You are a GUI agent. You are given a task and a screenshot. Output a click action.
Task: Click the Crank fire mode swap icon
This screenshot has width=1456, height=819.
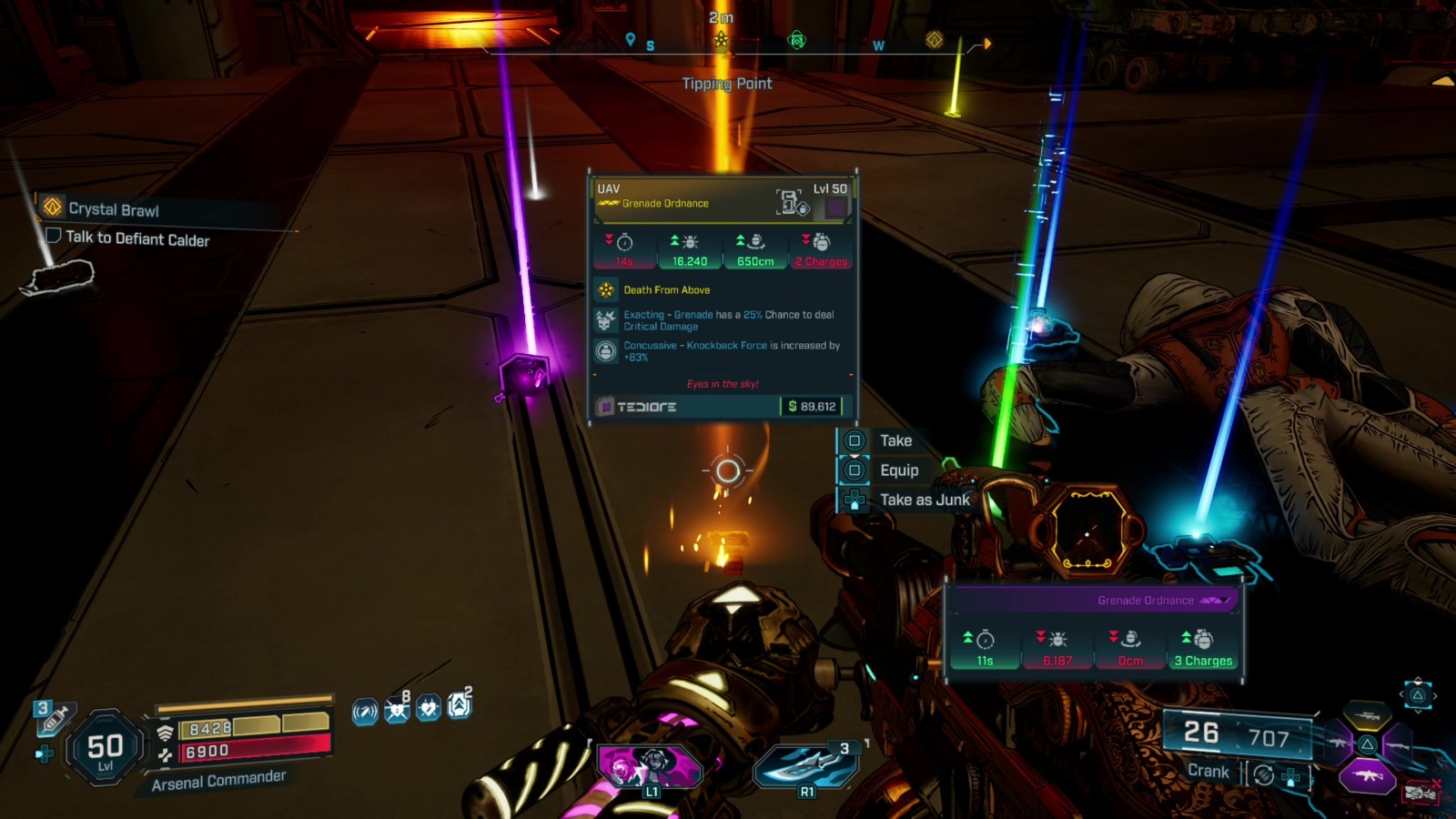coord(1263,774)
